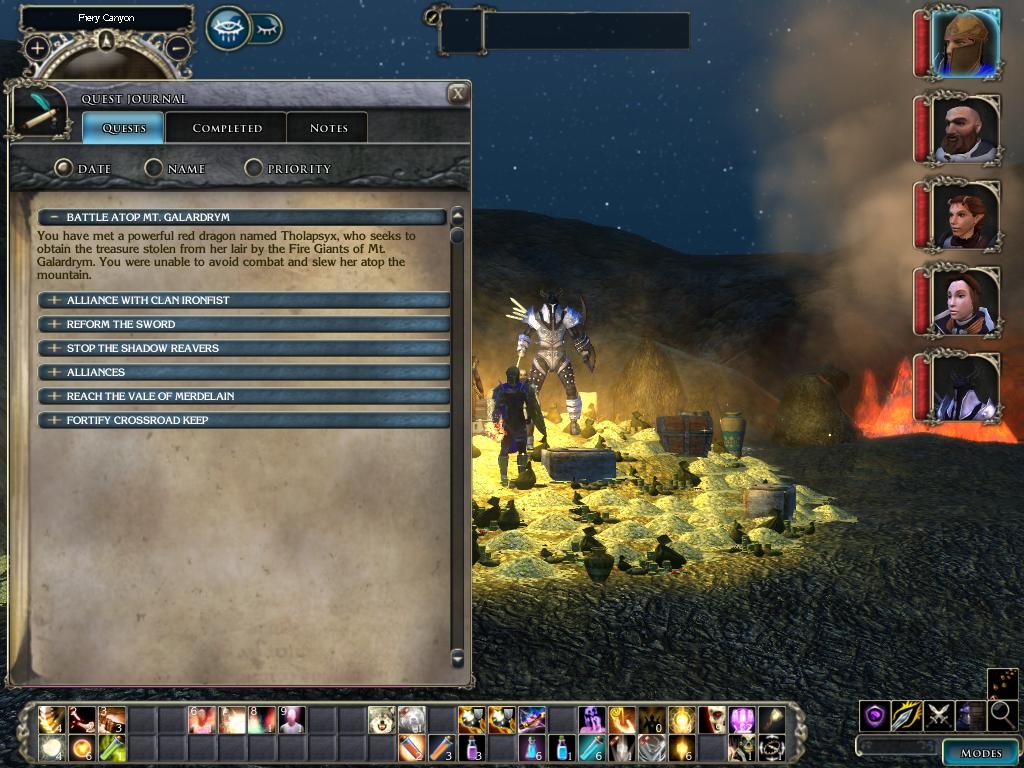Sort quests by Name

coord(154,169)
